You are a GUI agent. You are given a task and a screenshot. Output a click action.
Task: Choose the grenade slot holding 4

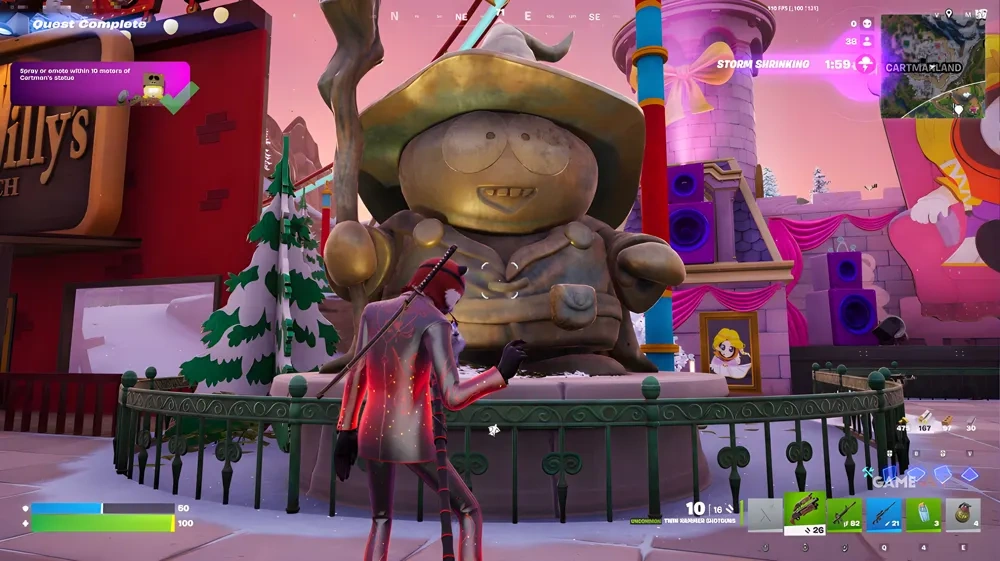962,514
